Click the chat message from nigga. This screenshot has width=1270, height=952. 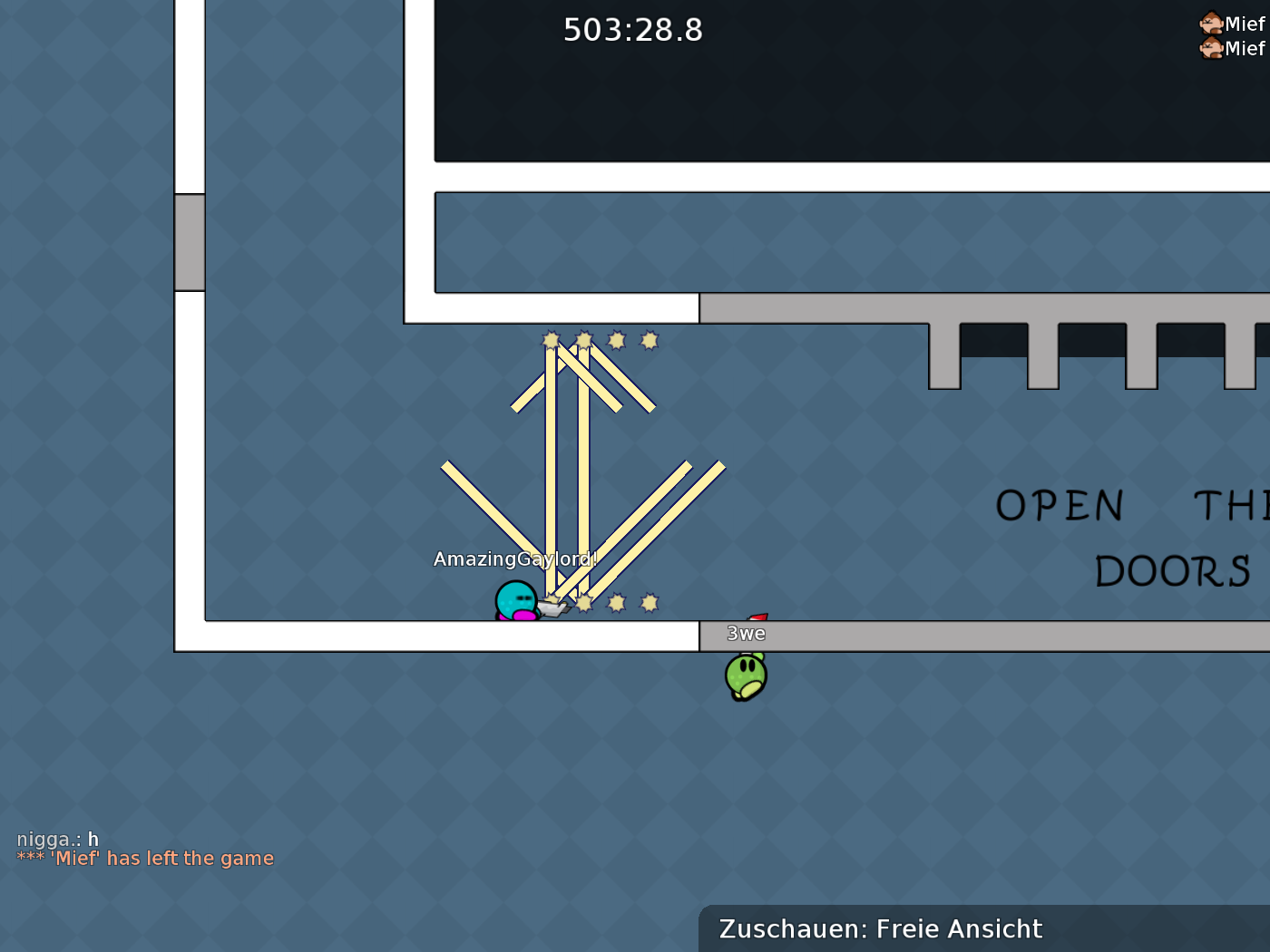pyautogui.click(x=56, y=840)
